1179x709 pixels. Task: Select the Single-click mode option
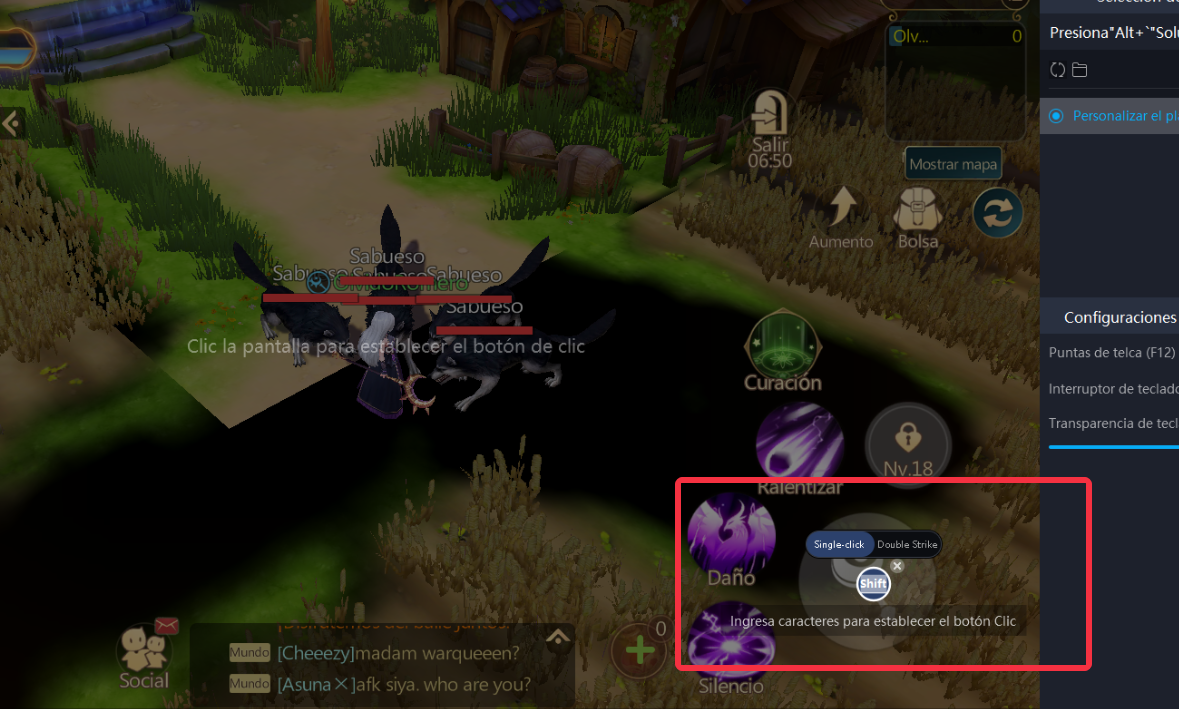pos(838,544)
